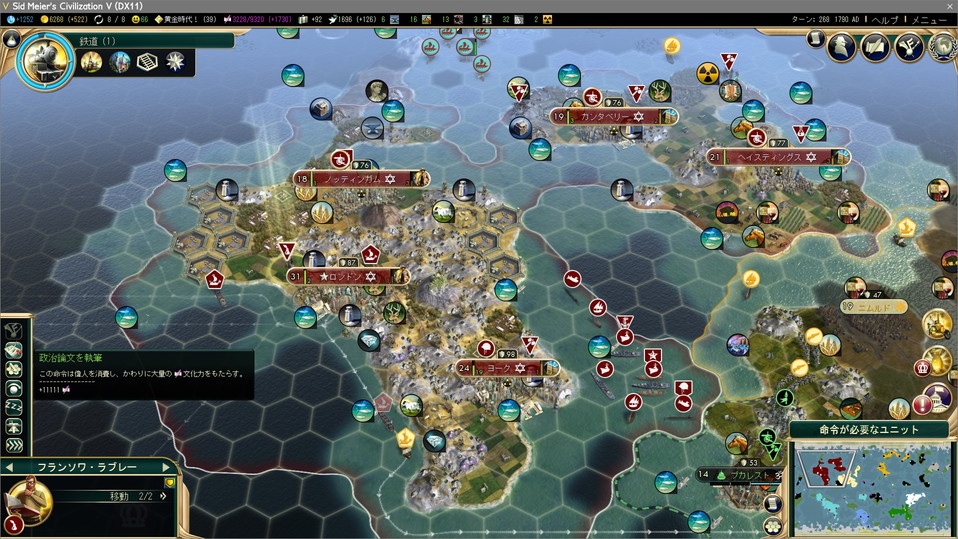
Task: Open the espionage overview (spy silhouette icon)
Action: (843, 46)
